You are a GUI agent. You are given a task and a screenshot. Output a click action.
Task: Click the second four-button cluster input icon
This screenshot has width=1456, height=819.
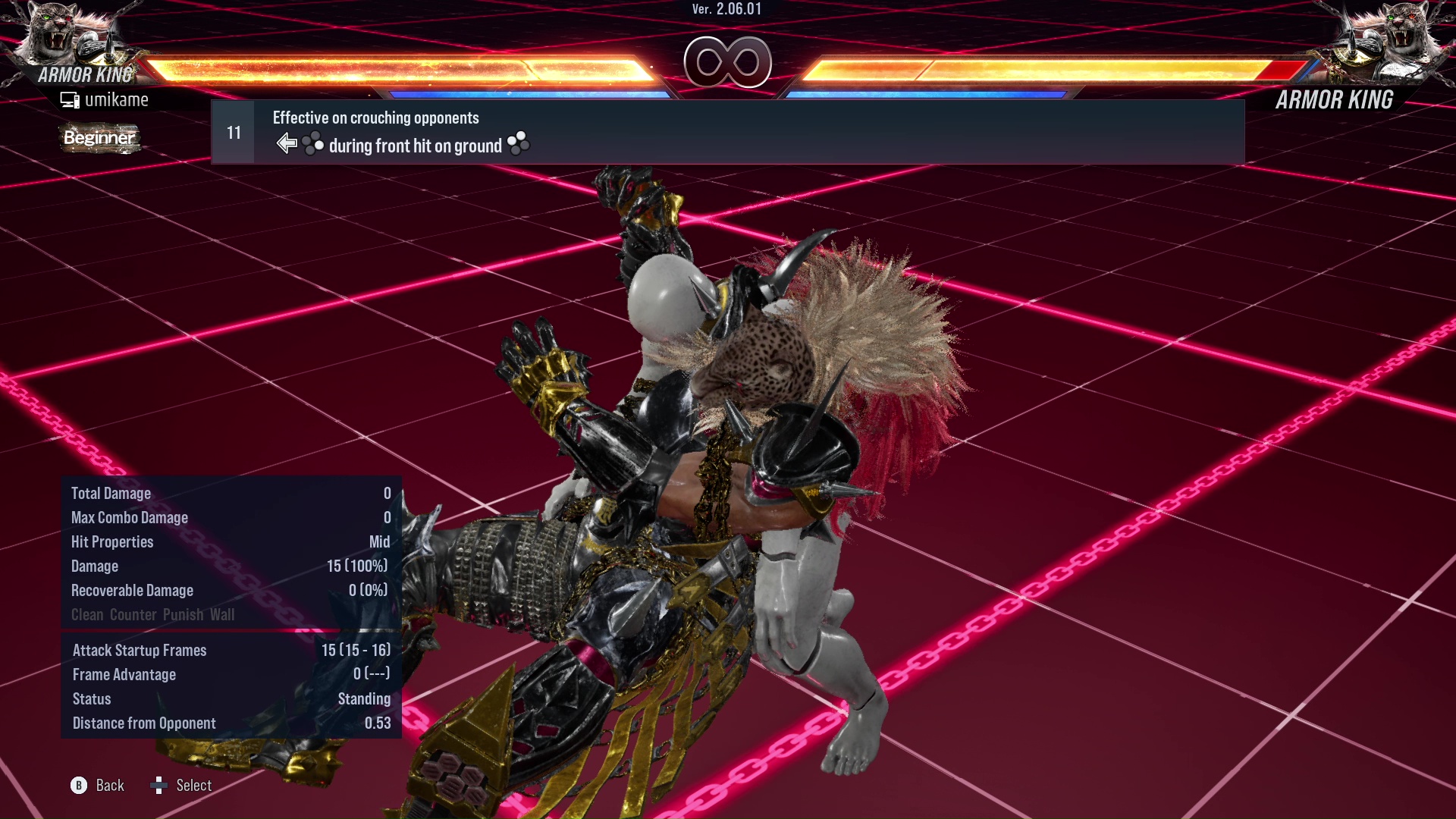pos(519,144)
